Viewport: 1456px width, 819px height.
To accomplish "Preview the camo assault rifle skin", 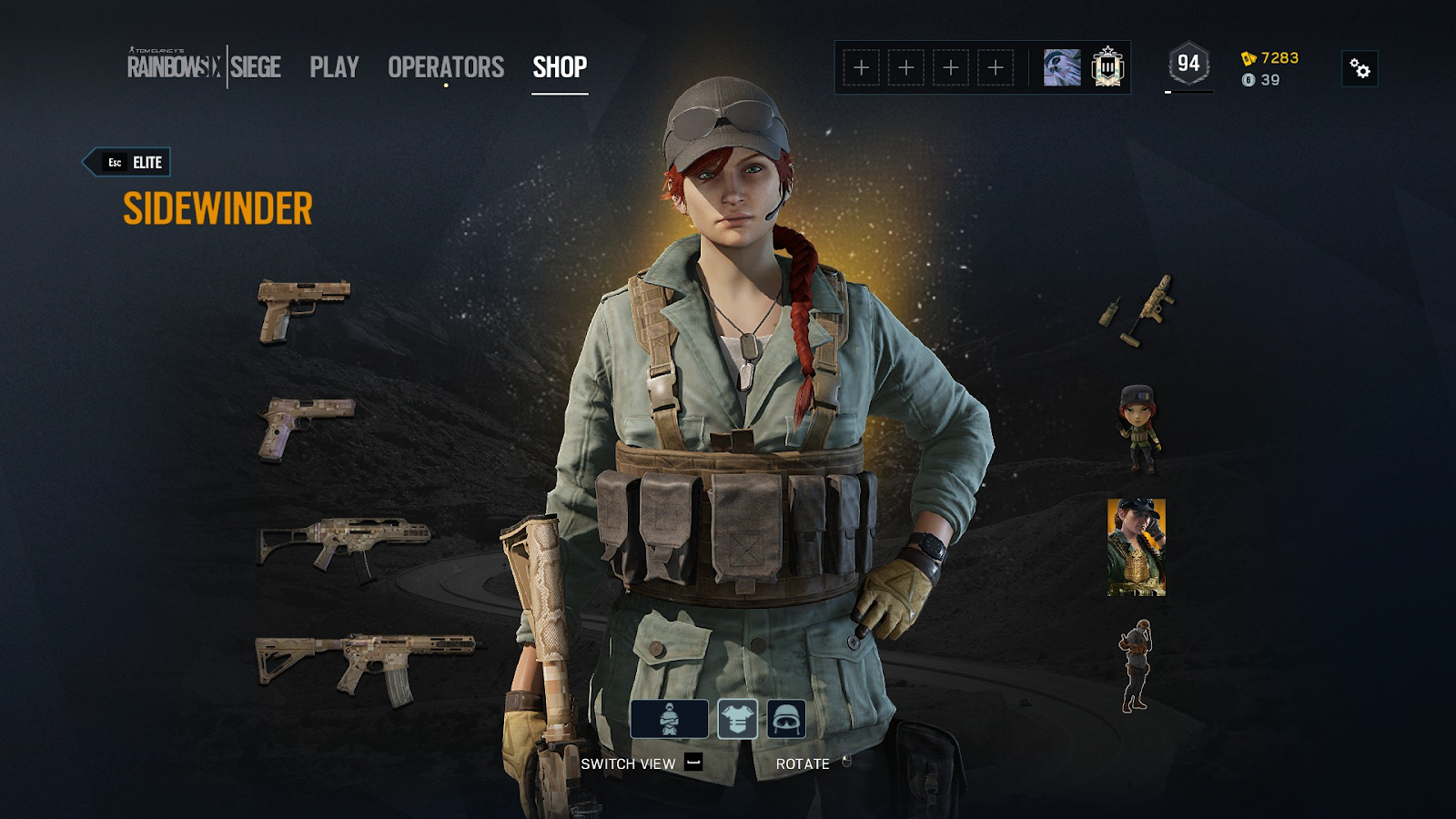I will click(x=364, y=667).
